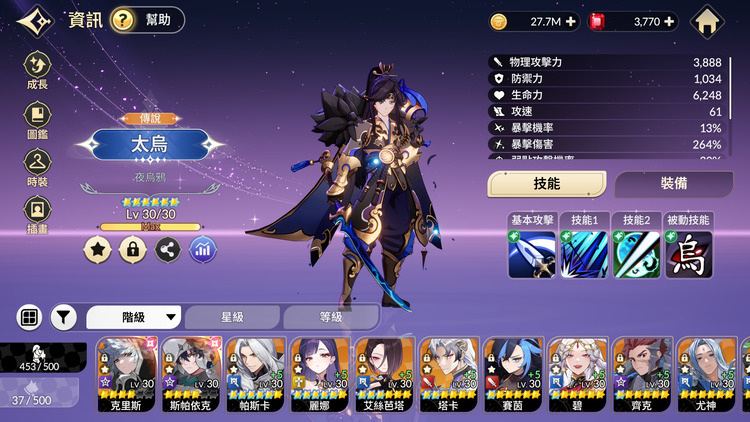Share the hero with share button
750x422 pixels.
coord(168,249)
